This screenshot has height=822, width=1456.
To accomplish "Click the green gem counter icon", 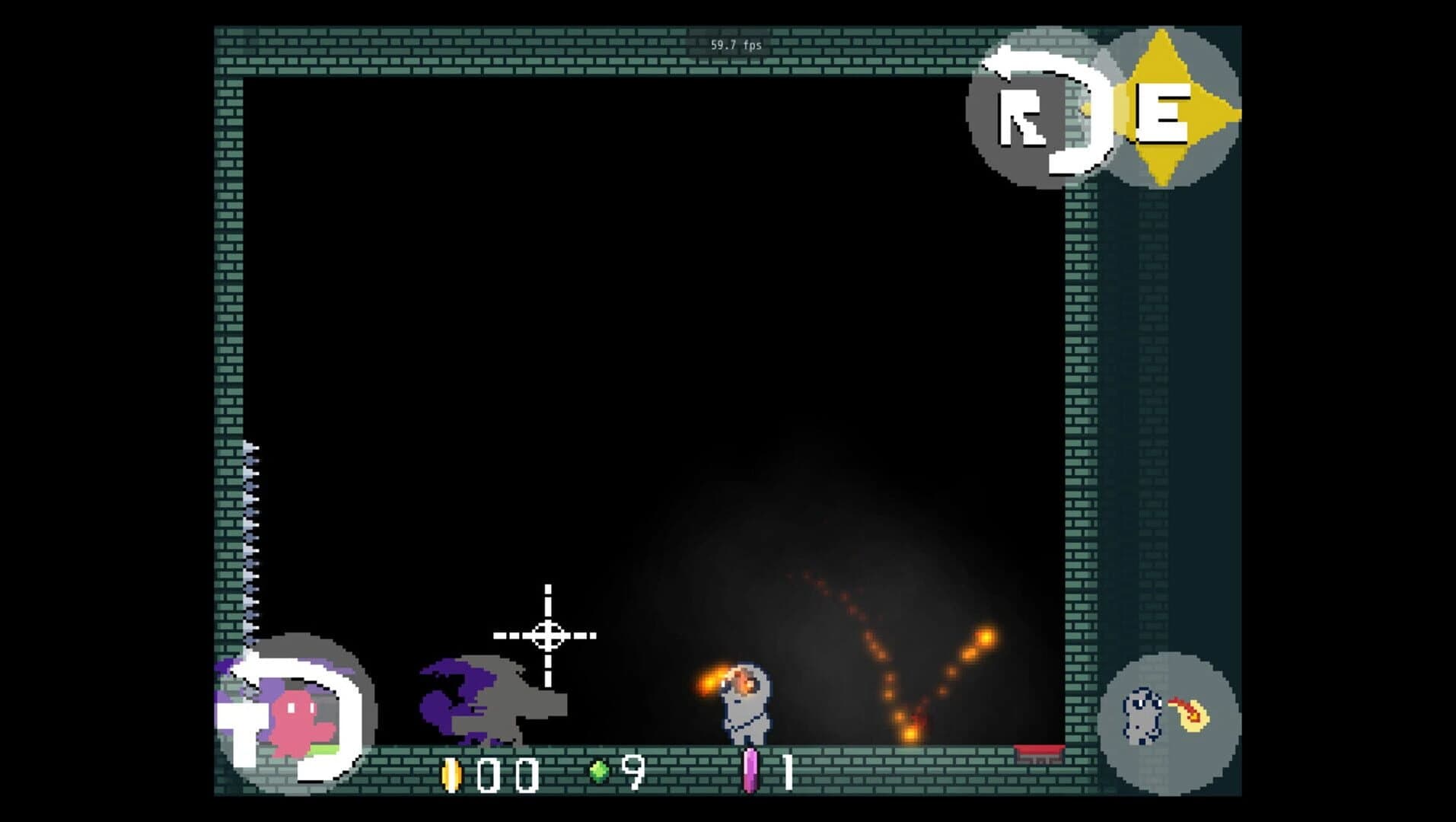I will [x=601, y=771].
